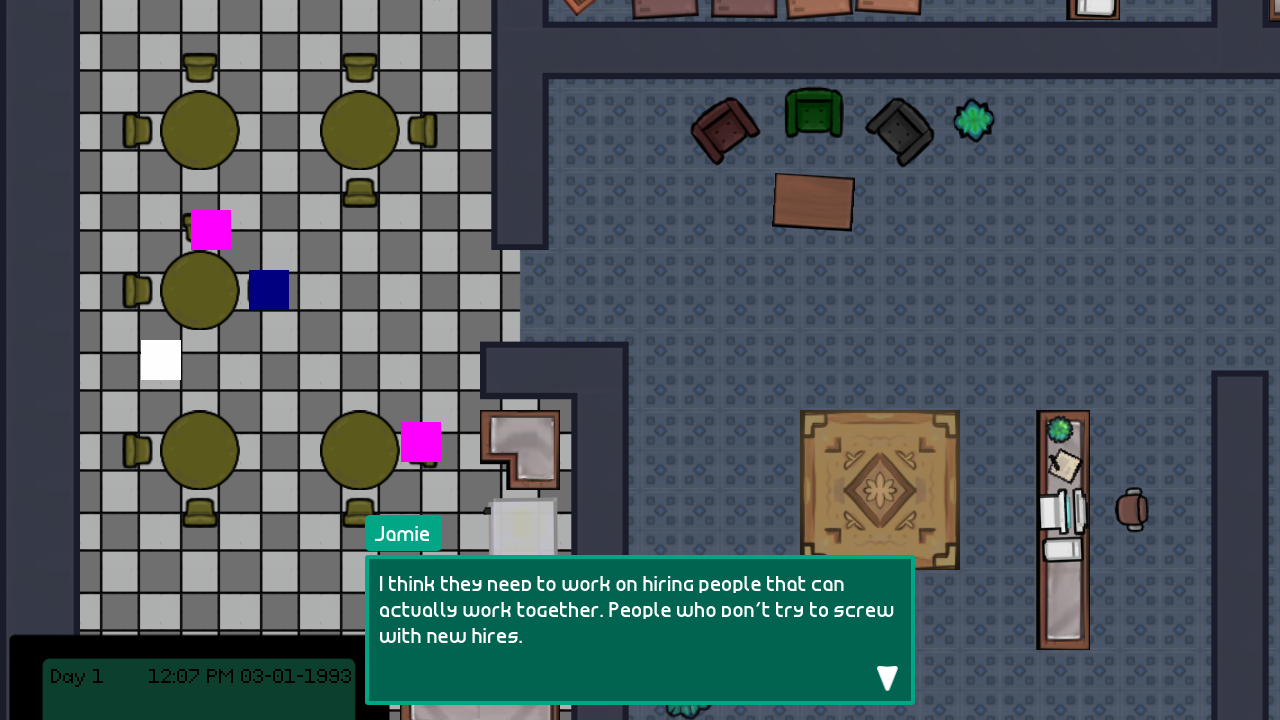Image resolution: width=1280 pixels, height=720 pixels.
Task: Click the Jamie name tag
Action: point(403,533)
